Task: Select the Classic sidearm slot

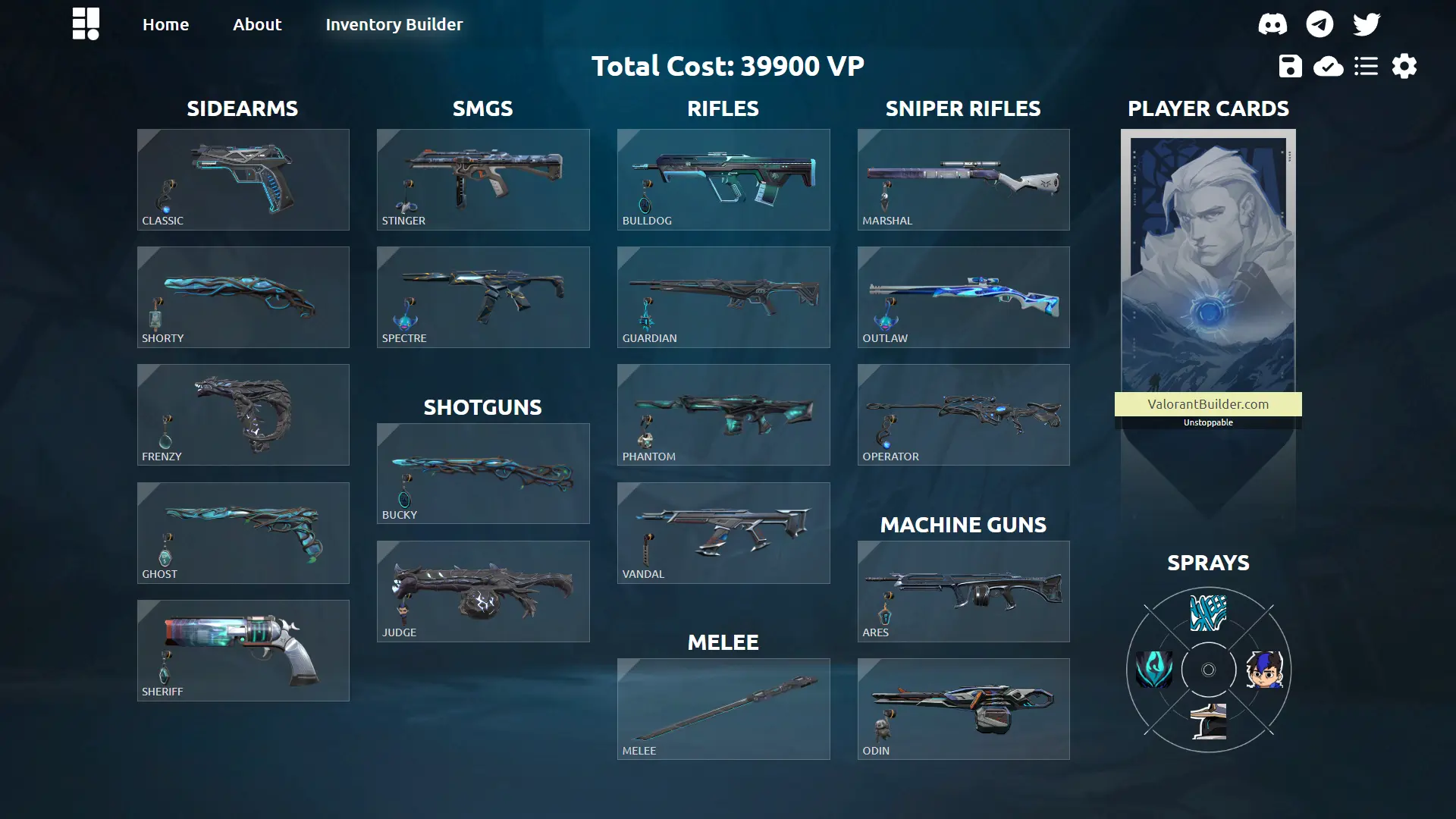Action: click(x=243, y=180)
